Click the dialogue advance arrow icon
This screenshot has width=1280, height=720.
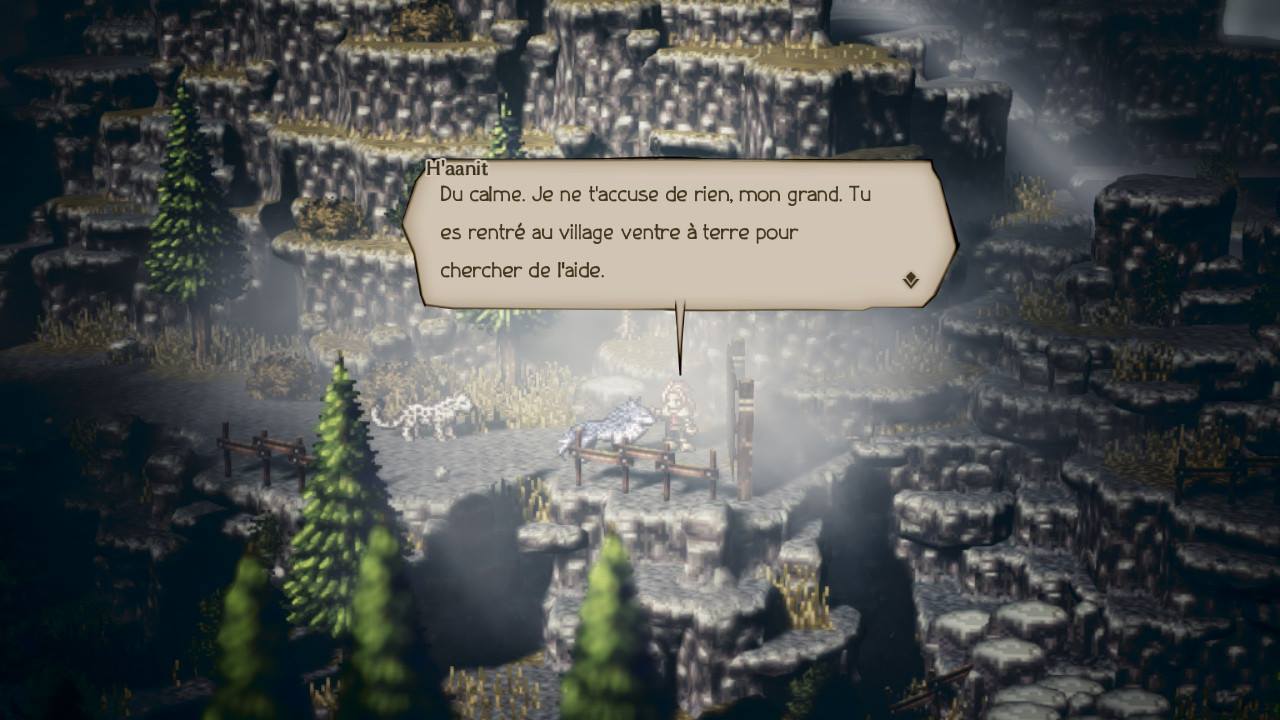click(x=909, y=281)
